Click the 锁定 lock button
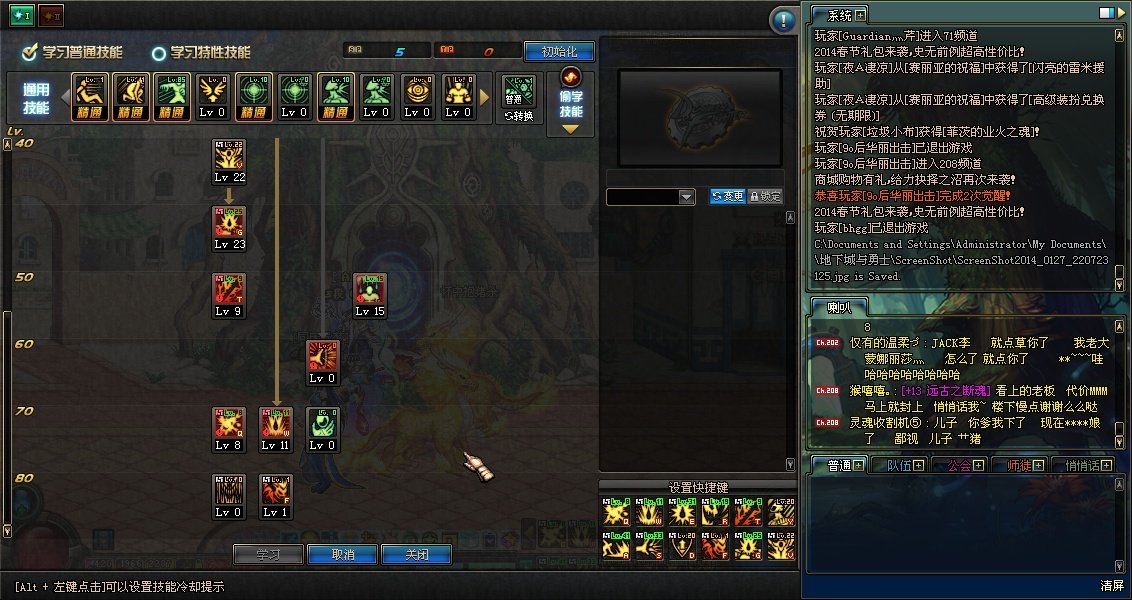The width and height of the screenshot is (1132, 600). (765, 197)
